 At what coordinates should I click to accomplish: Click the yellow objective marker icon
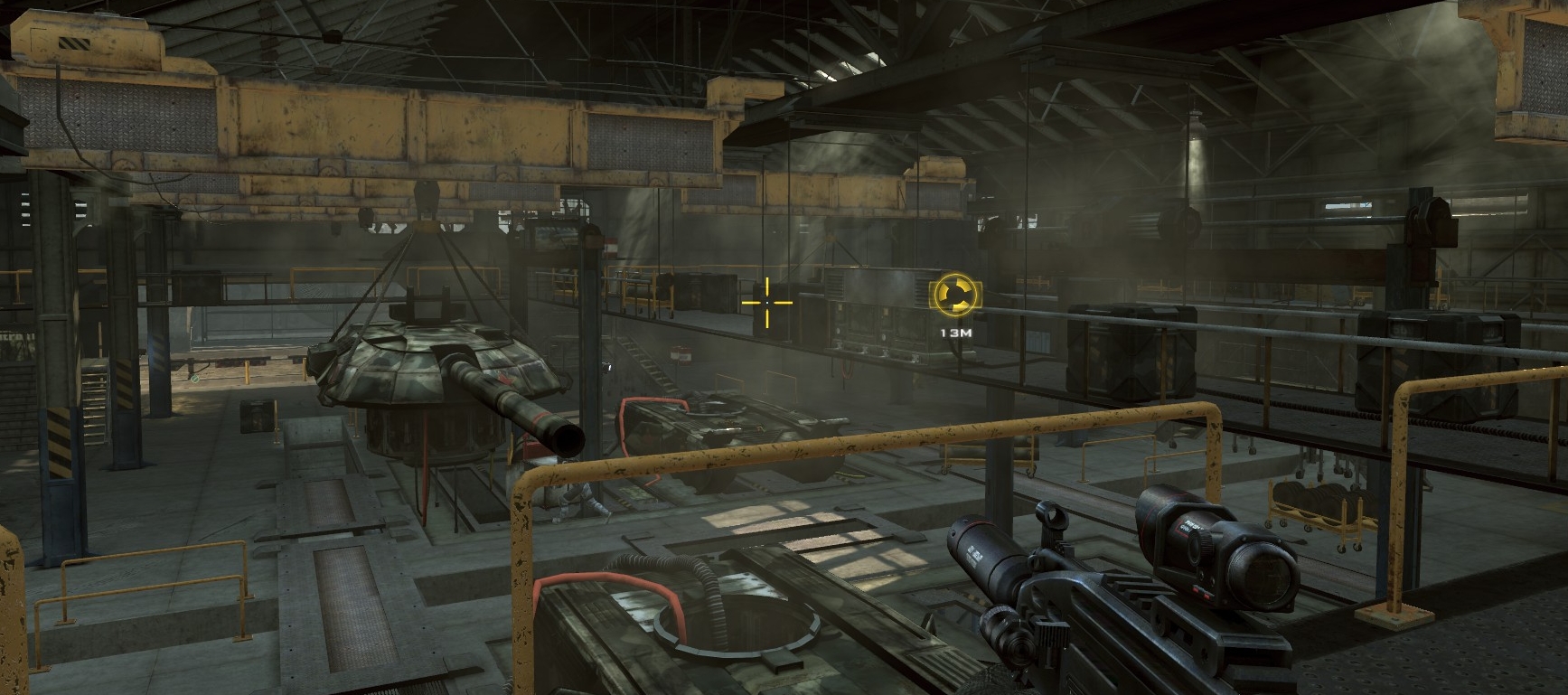point(954,296)
